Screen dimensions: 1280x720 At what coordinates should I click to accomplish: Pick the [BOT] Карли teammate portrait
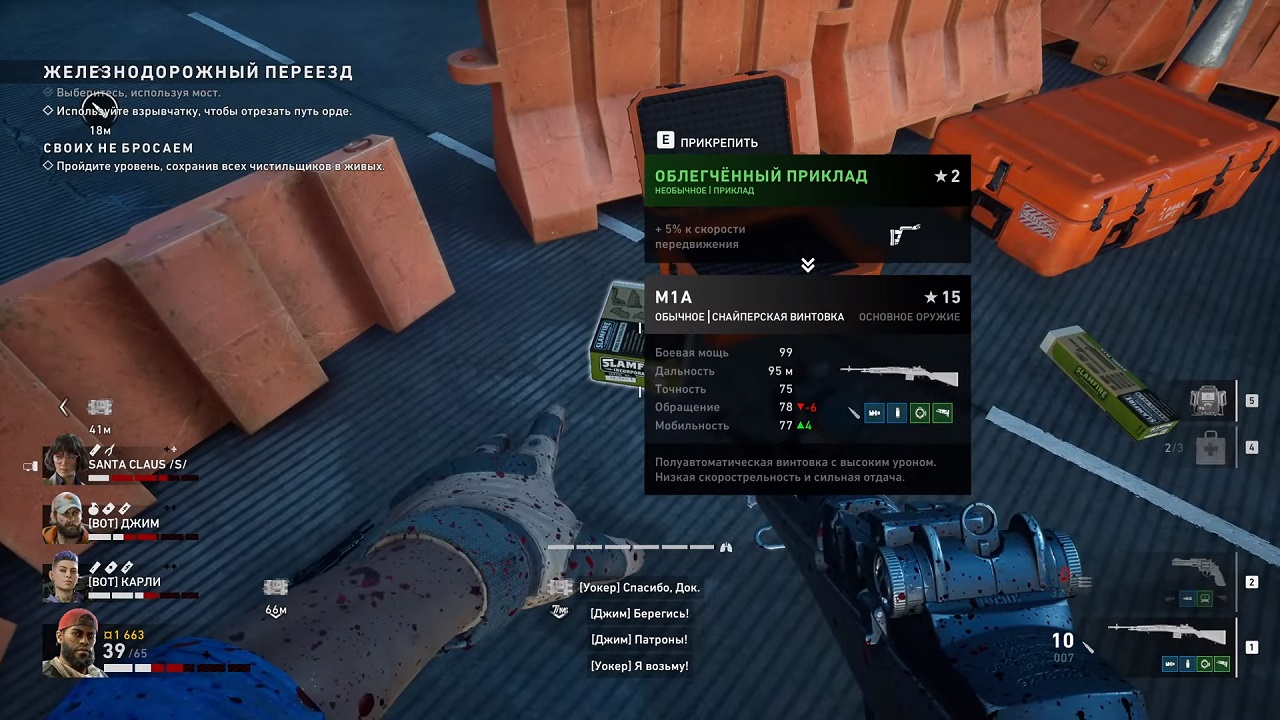(63, 576)
